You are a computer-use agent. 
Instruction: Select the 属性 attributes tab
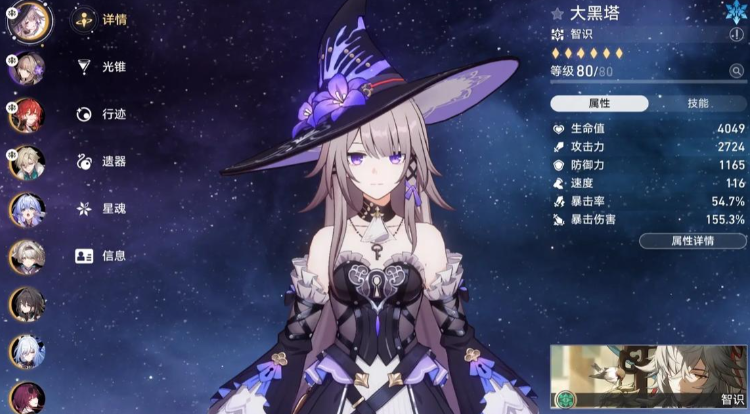(x=599, y=104)
